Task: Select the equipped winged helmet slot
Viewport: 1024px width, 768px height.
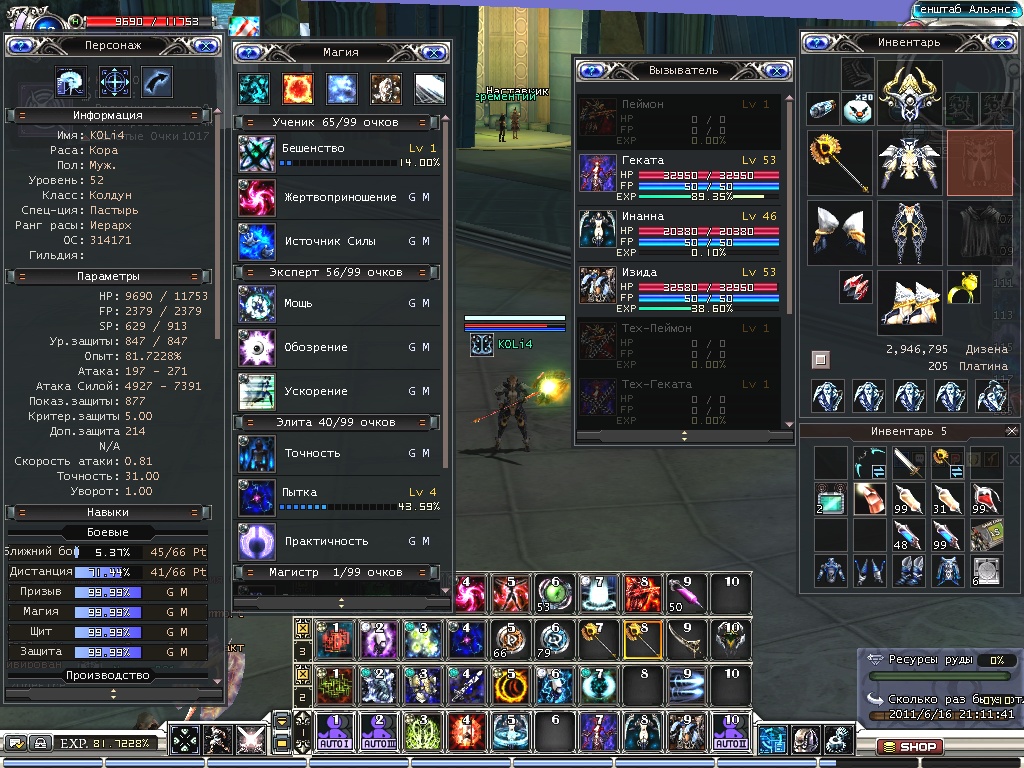Action: tap(910, 93)
